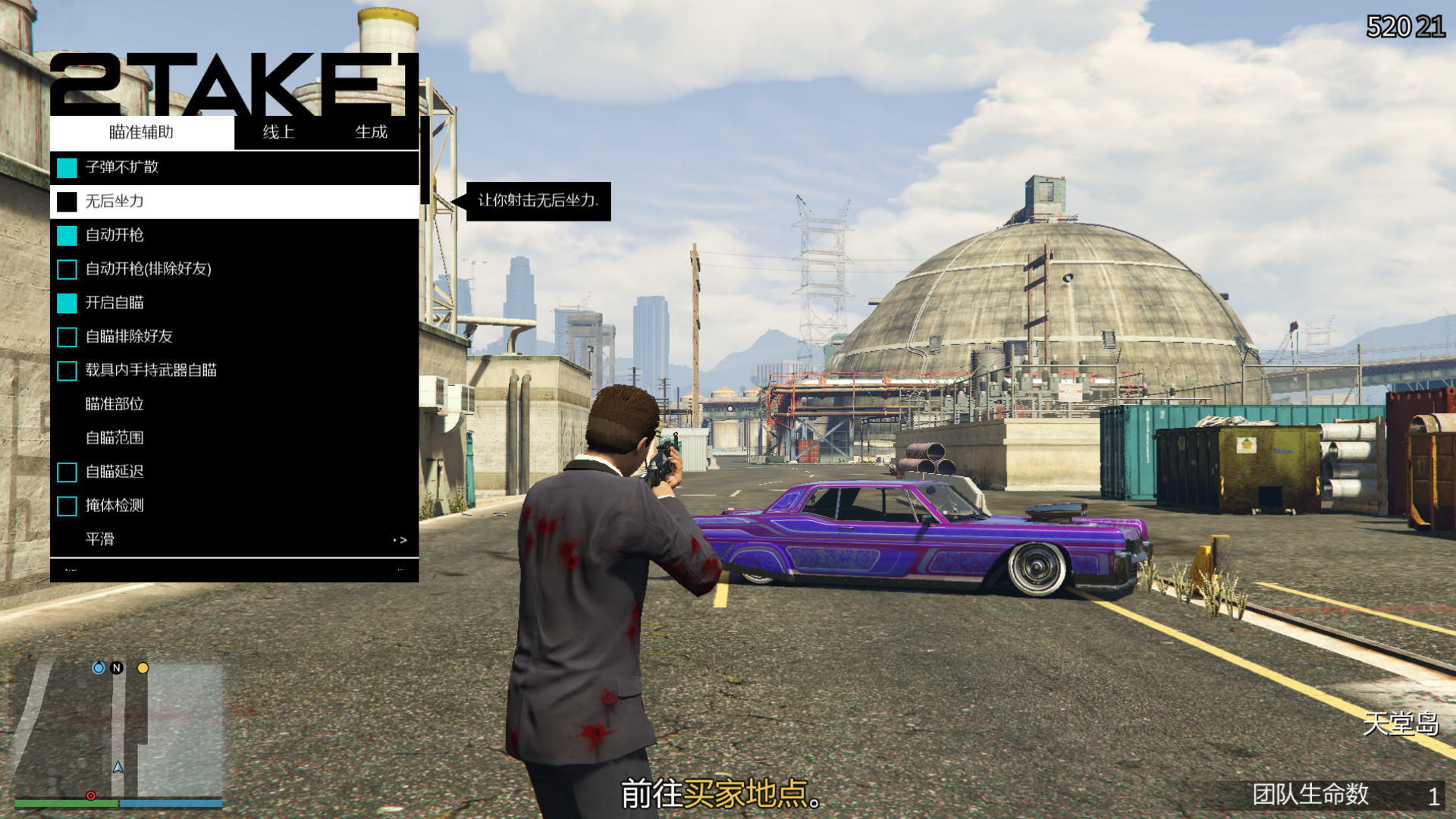This screenshot has width=1456, height=819.
Task: Enable 自瞄排除好友
Action: pyautogui.click(x=127, y=337)
